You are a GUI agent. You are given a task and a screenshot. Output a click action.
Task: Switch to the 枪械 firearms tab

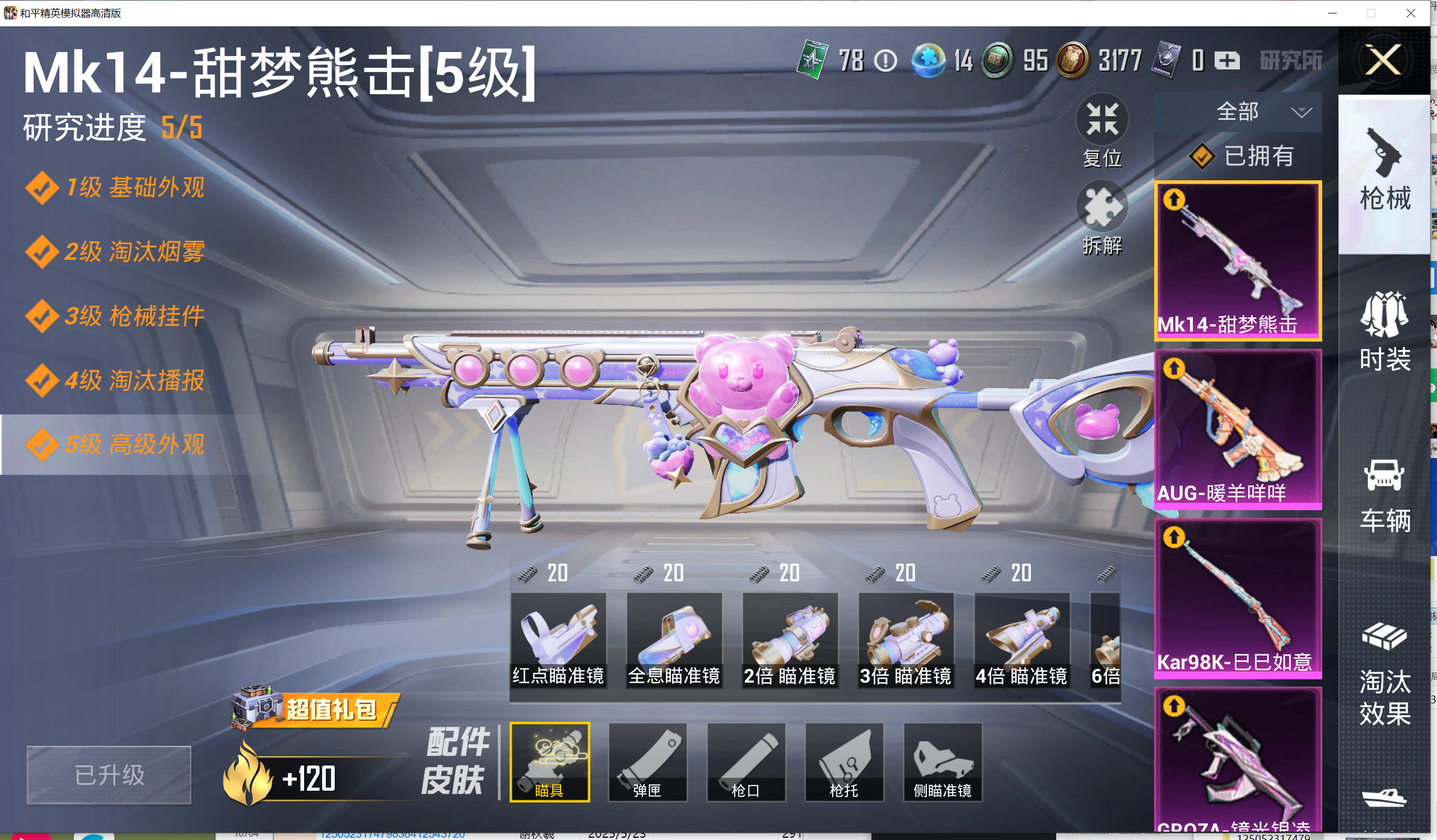point(1385,171)
